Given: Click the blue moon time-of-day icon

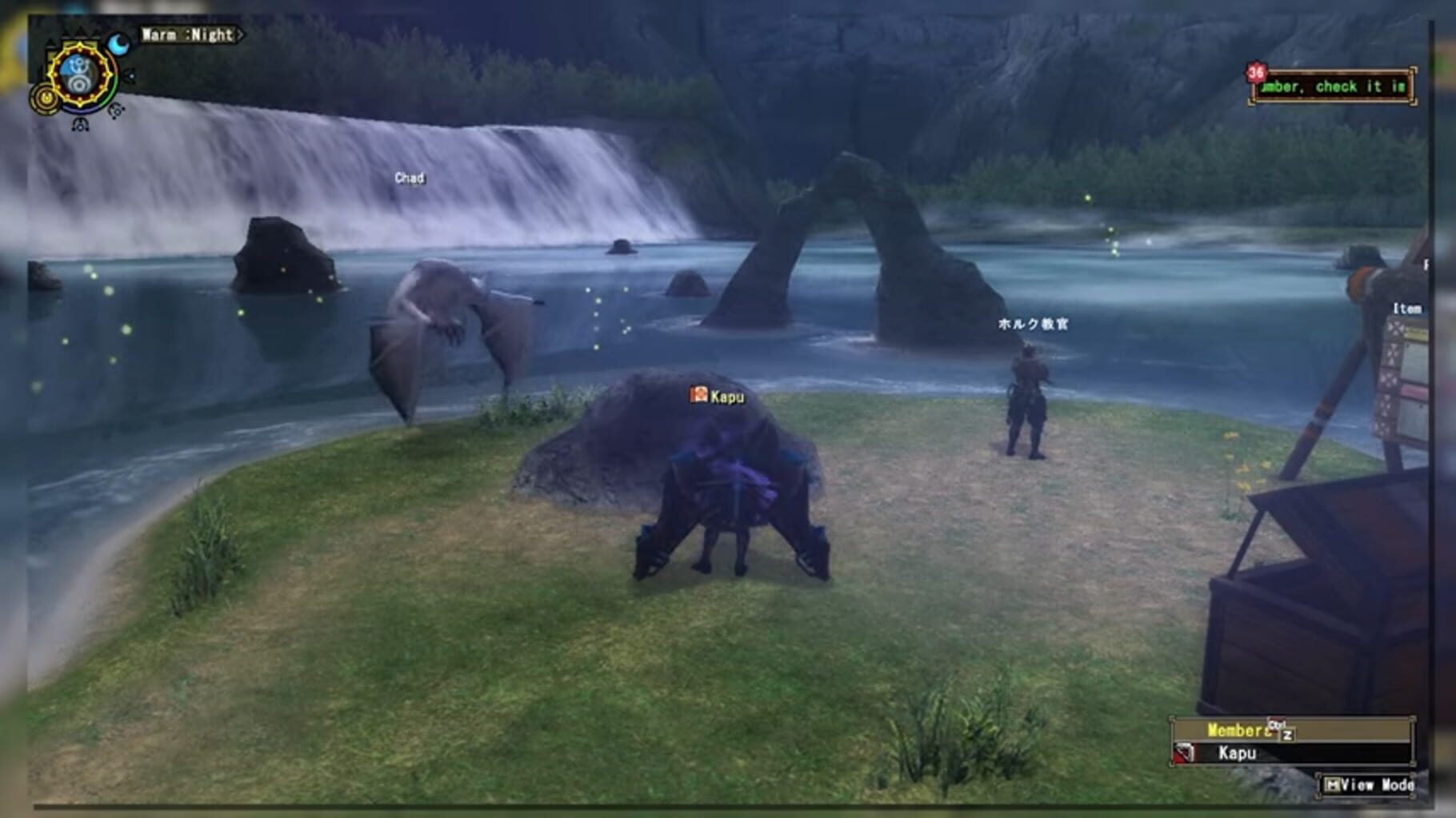Looking at the screenshot, I should (118, 44).
